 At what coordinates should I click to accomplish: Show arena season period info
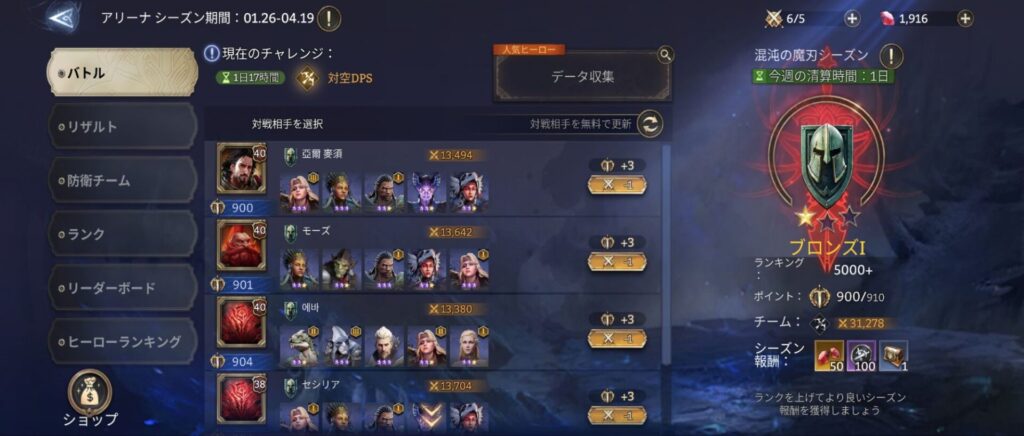329,18
